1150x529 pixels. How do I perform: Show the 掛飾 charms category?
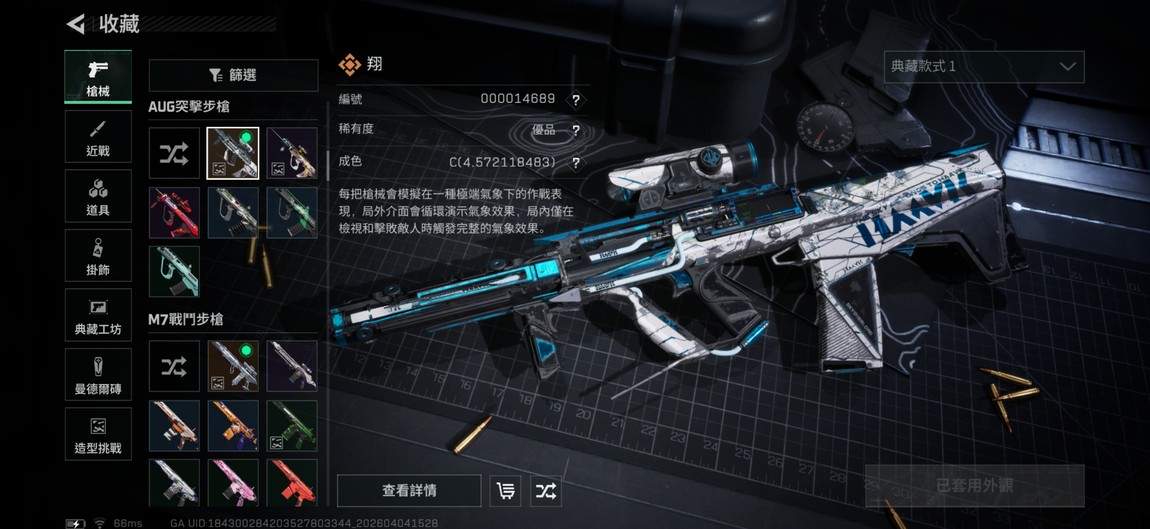(x=98, y=256)
